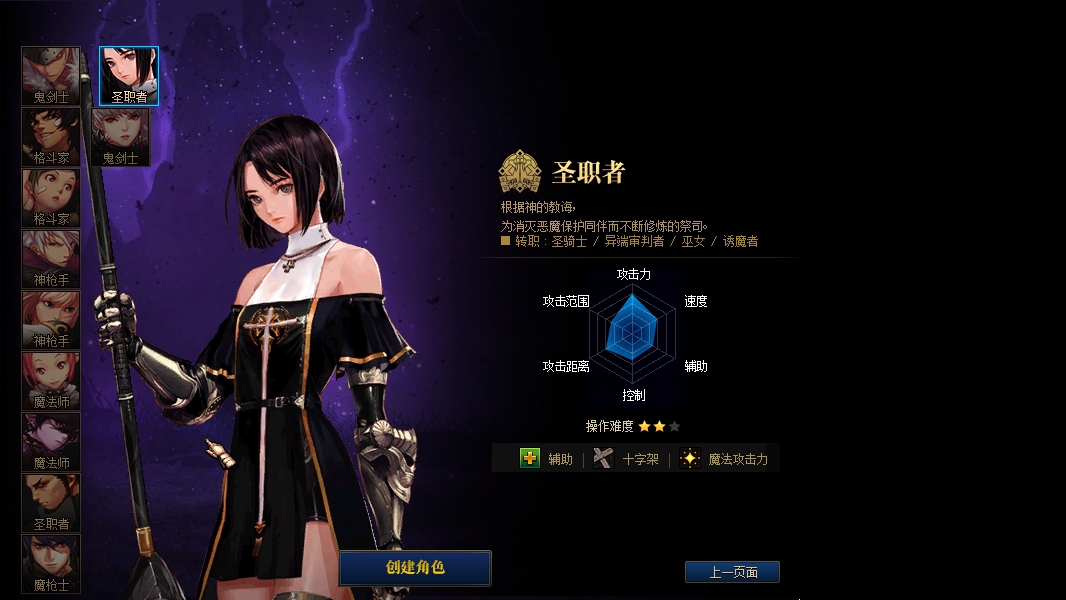This screenshot has width=1066, height=600.
Task: Click the 魔法攻击力 sparkle icon
Action: [x=689, y=458]
